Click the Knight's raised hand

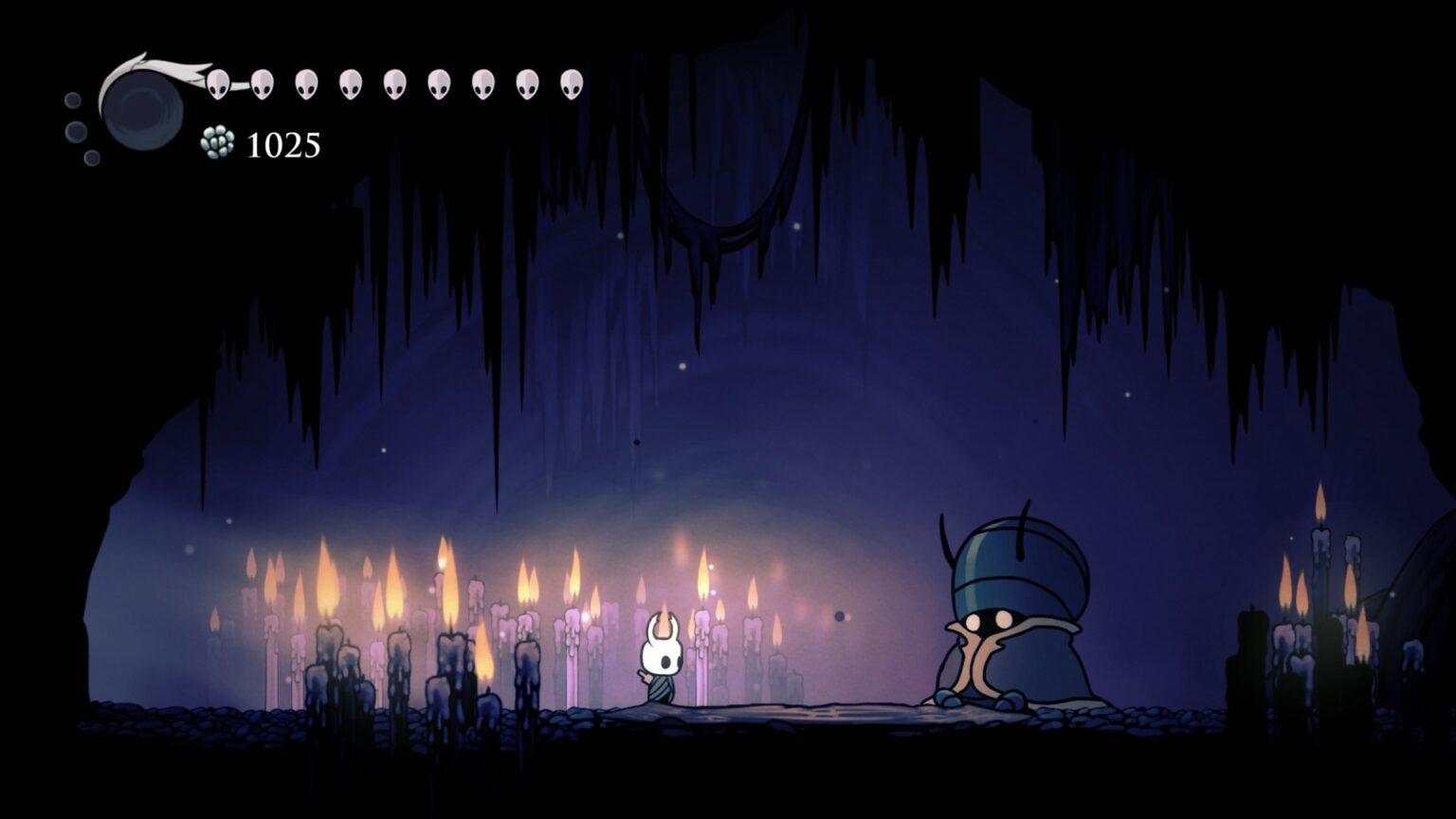(643, 677)
